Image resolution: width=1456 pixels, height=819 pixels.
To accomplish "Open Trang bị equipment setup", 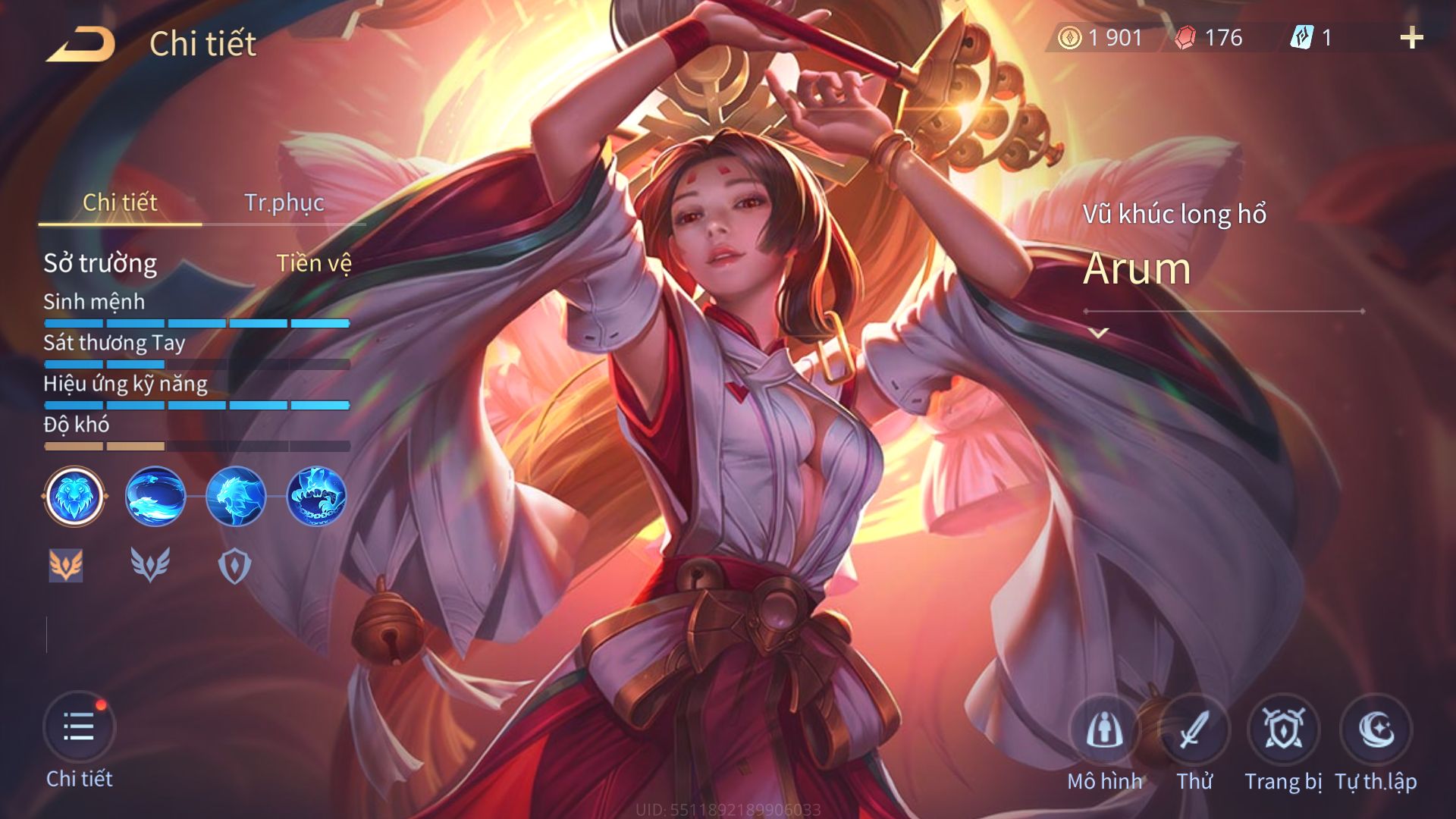I will (1283, 730).
